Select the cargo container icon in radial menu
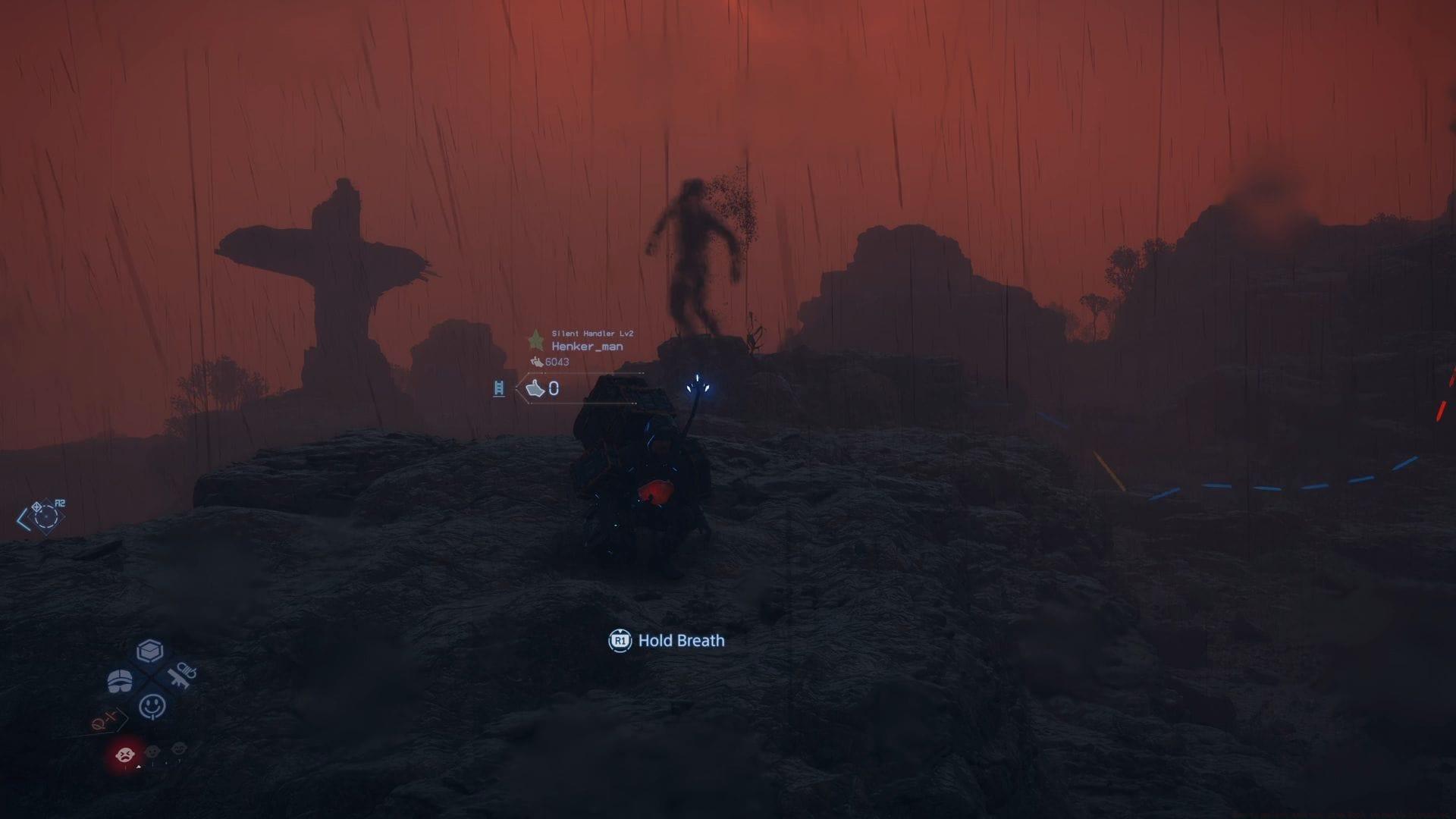 [x=150, y=650]
